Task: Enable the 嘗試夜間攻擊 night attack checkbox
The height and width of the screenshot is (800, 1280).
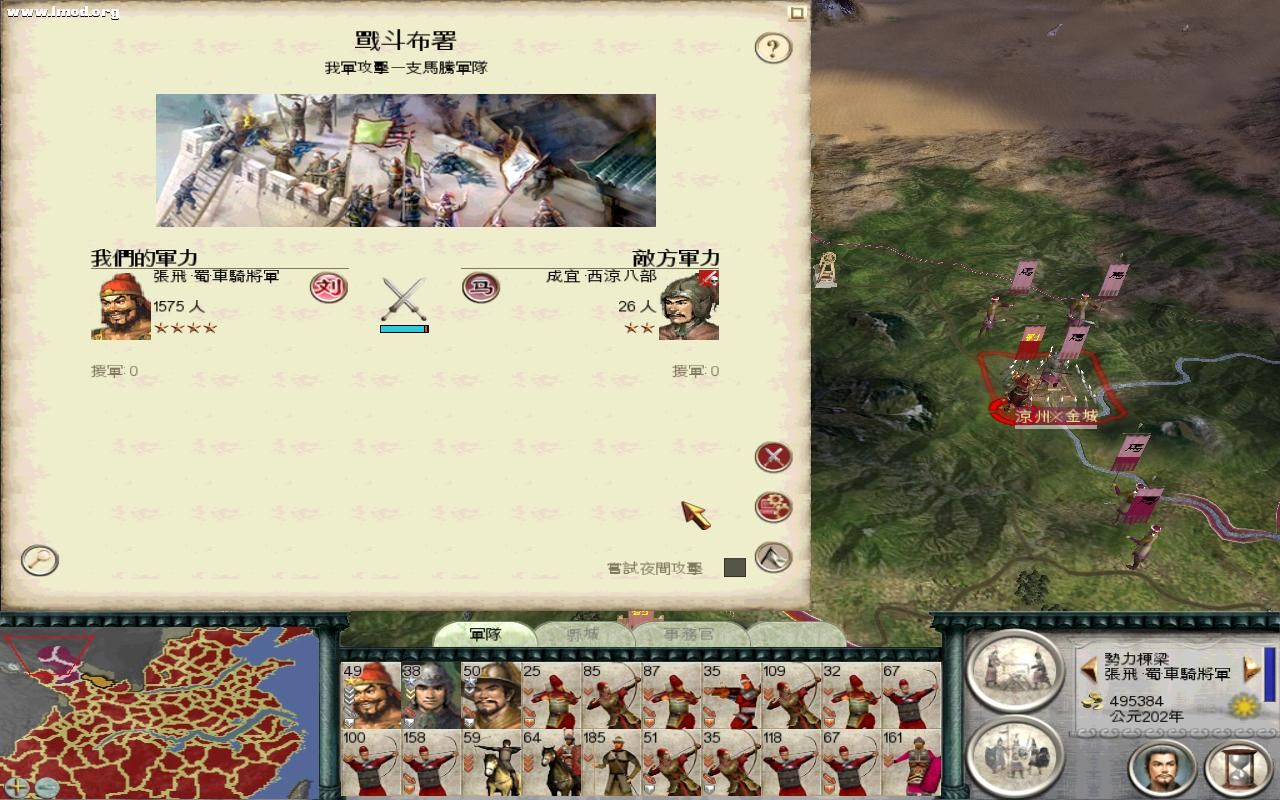Action: [x=737, y=568]
